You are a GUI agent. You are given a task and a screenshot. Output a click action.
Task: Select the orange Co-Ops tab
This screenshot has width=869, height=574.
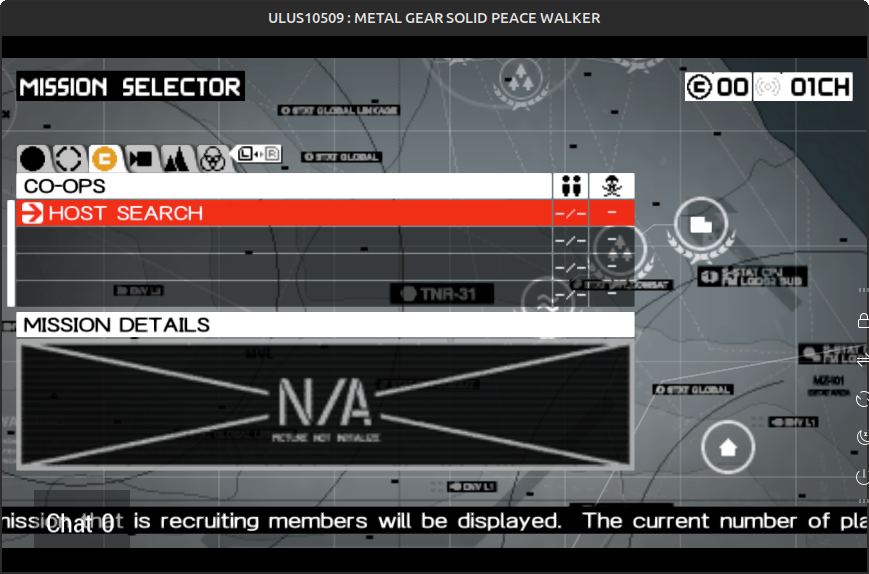tap(103, 158)
